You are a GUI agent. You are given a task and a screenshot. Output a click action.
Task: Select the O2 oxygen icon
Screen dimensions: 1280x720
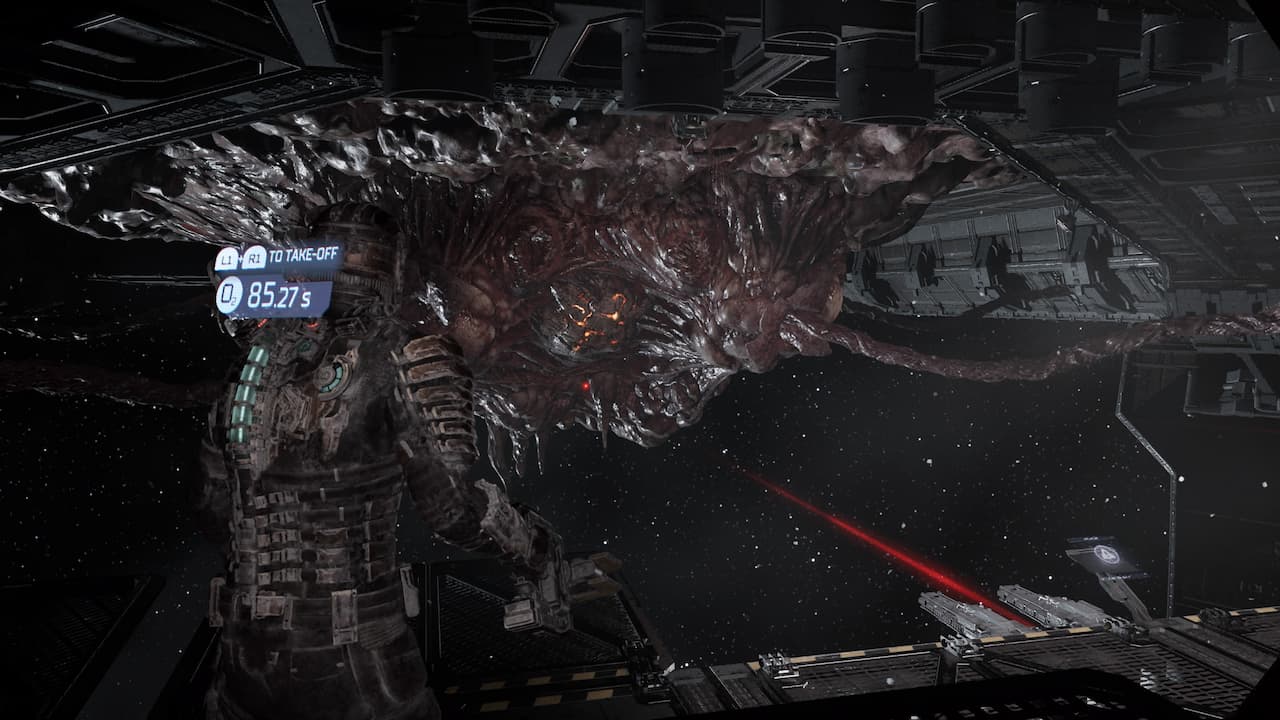pos(227,293)
